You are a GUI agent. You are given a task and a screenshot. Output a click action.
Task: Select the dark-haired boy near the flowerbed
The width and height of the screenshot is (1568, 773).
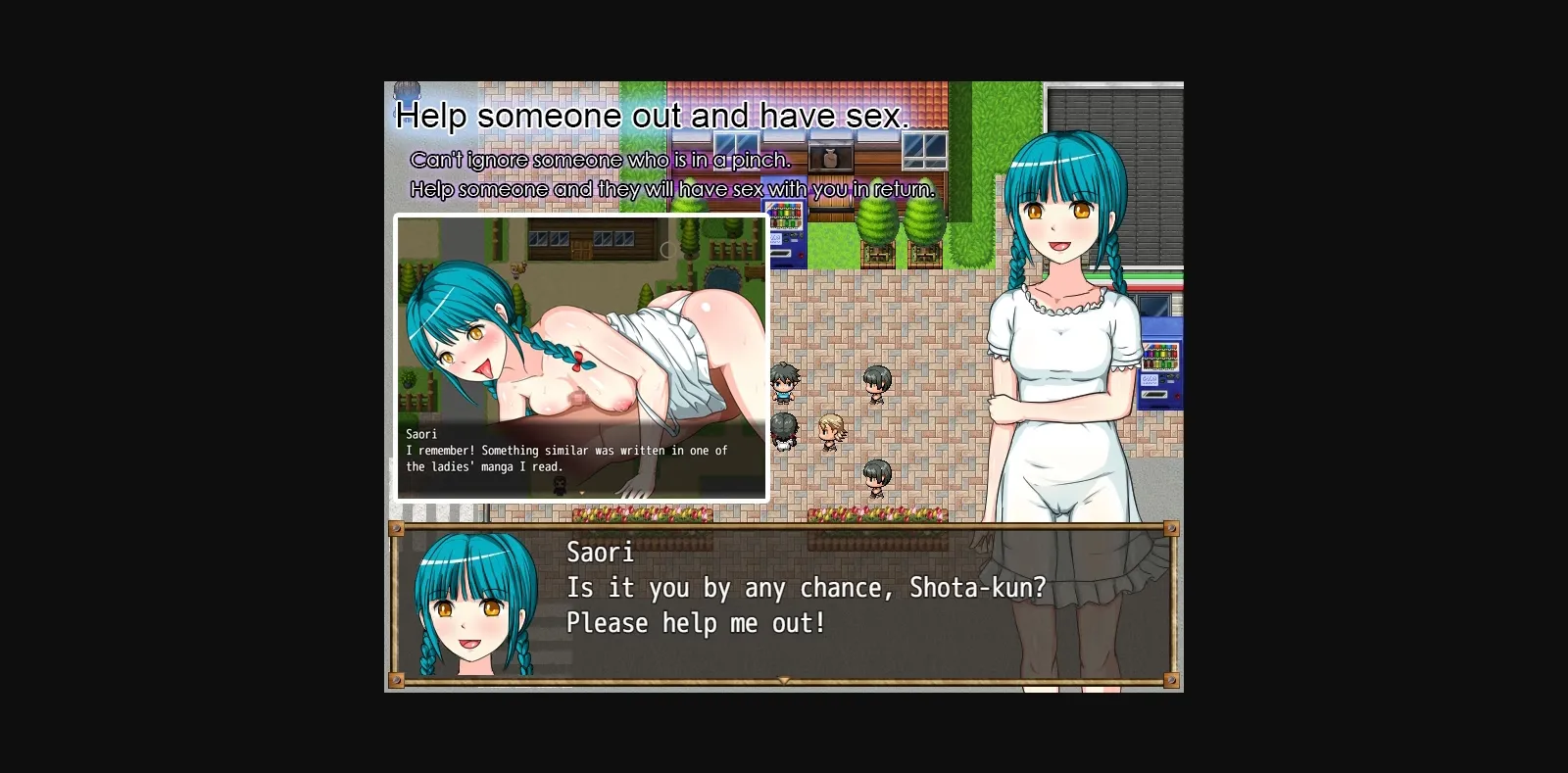(x=878, y=478)
